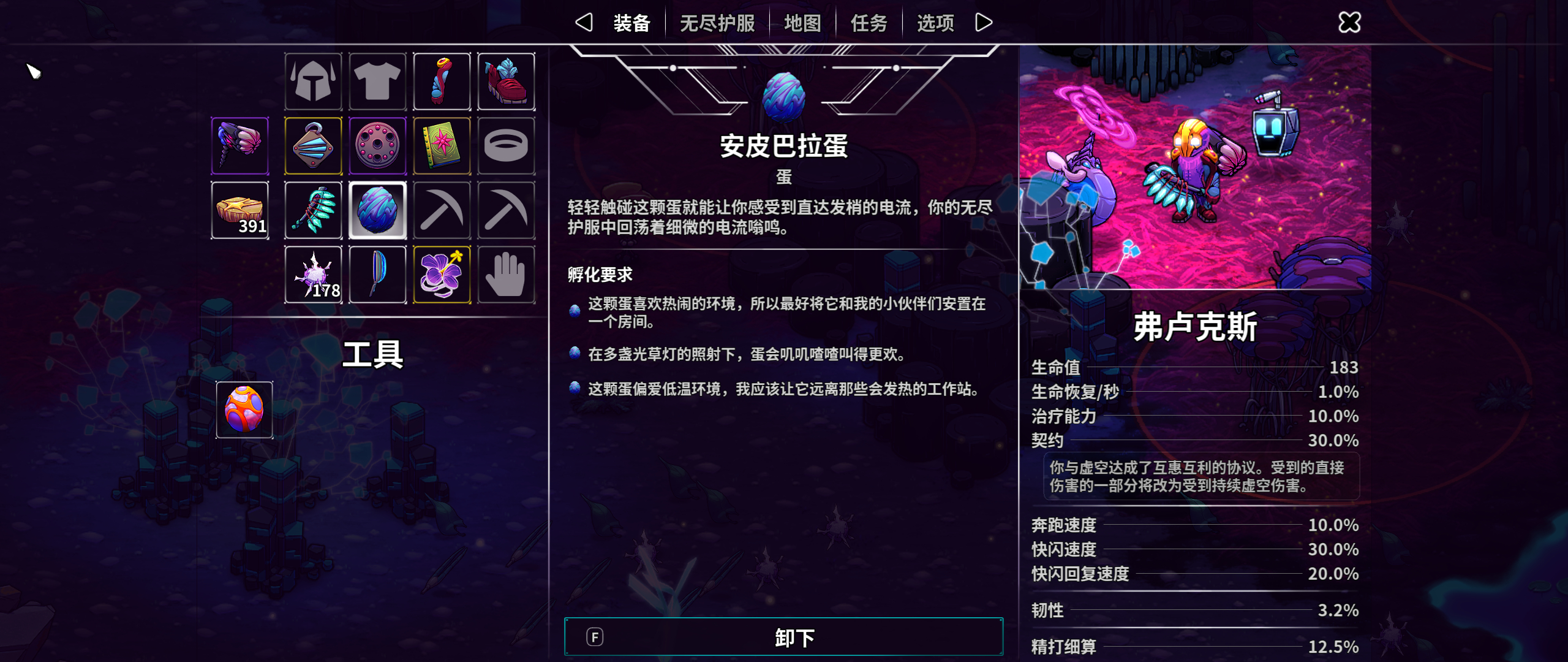Click the empty hand slot

pyautogui.click(x=507, y=276)
